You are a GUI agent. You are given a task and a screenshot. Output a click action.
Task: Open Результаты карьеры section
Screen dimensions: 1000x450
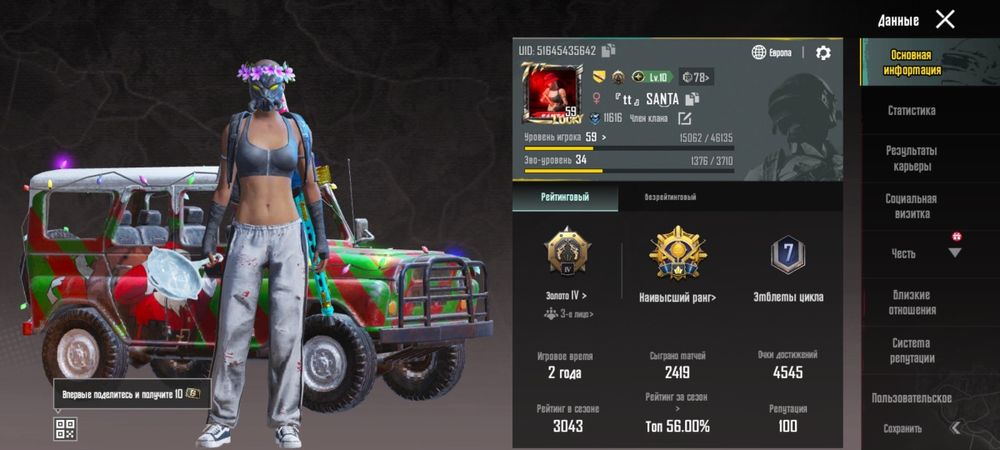pos(911,158)
